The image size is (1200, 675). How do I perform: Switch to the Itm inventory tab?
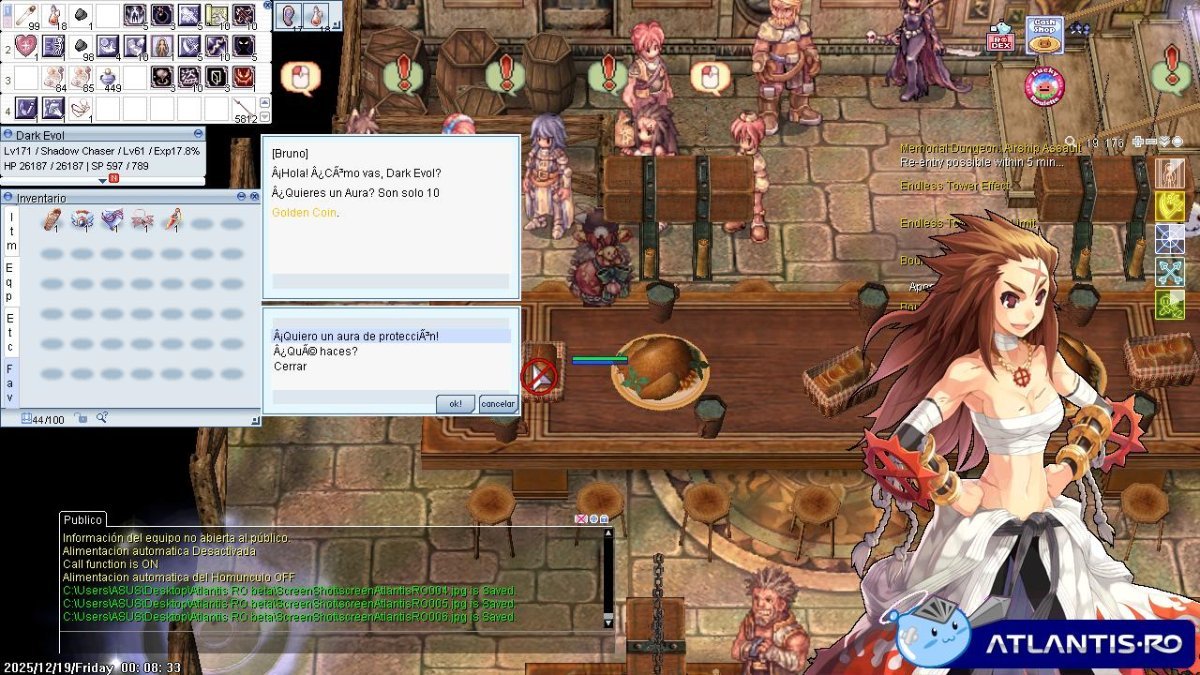pos(11,232)
